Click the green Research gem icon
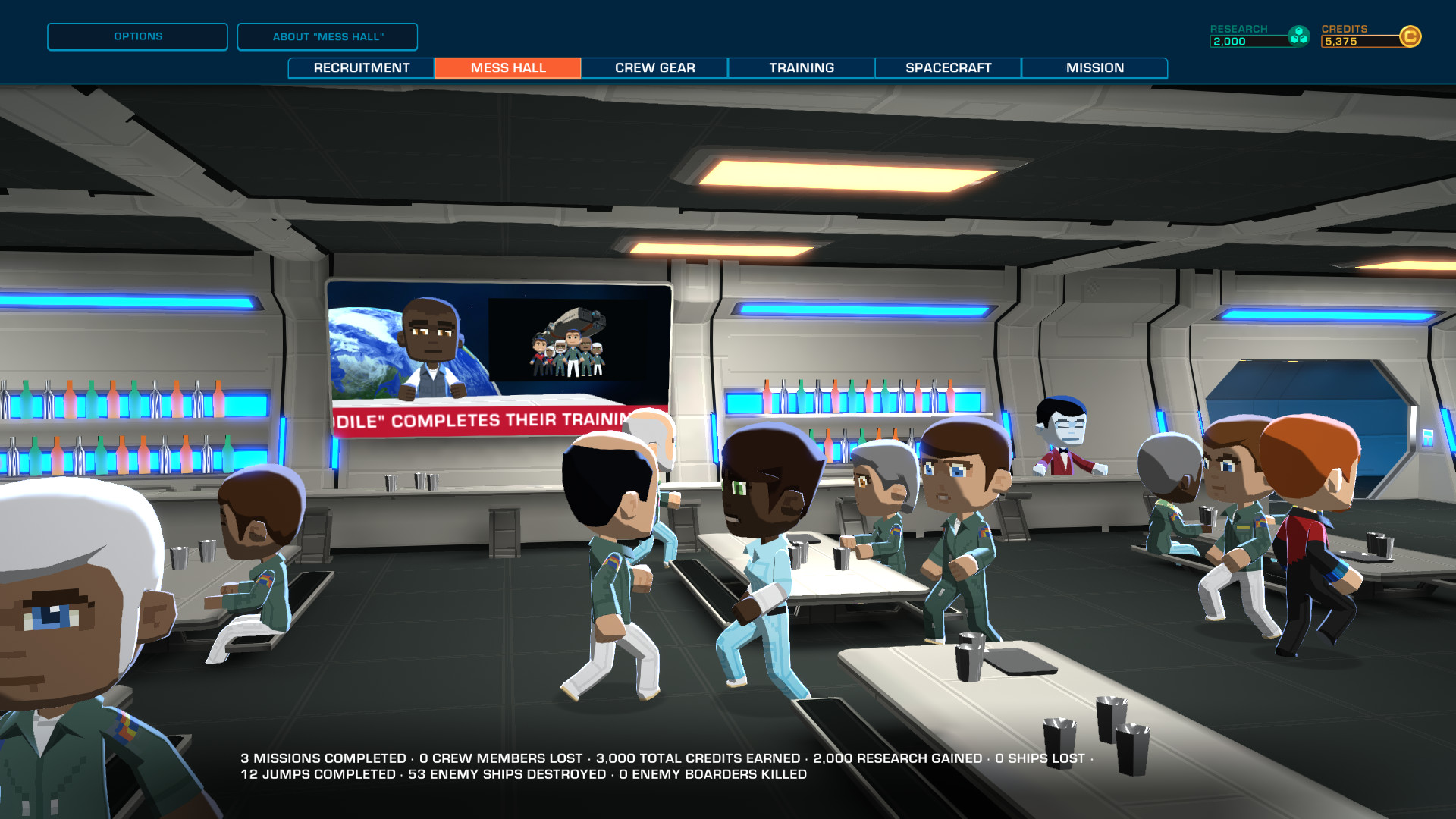Image resolution: width=1456 pixels, height=819 pixels. tap(1298, 33)
